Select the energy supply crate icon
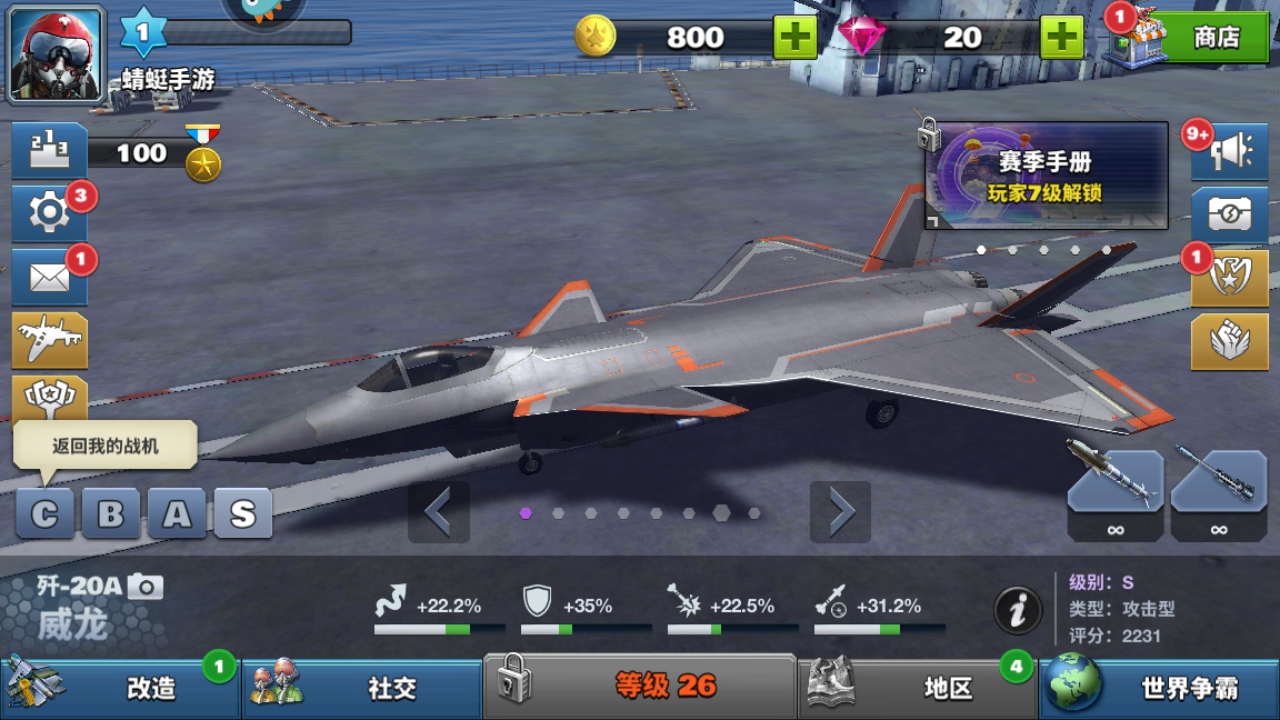The width and height of the screenshot is (1280, 720). (1230, 213)
